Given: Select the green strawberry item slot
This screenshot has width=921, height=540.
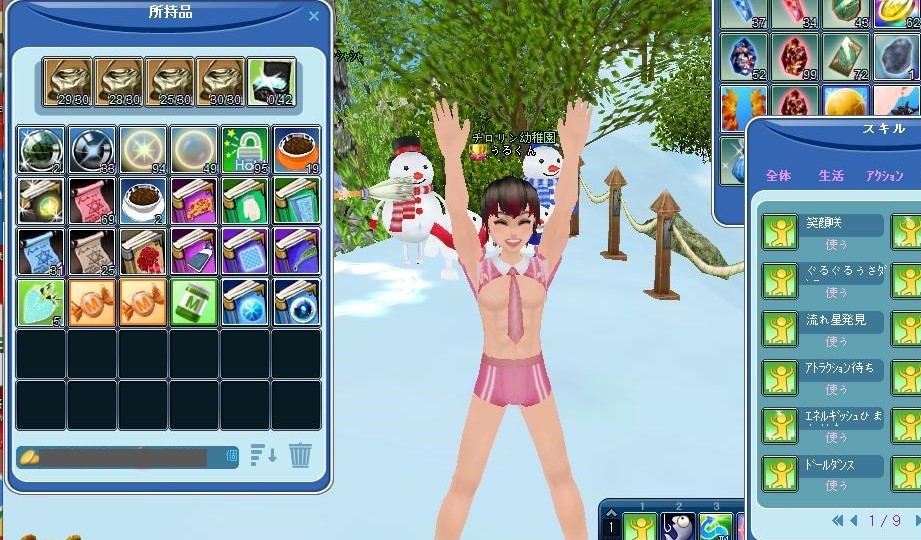Looking at the screenshot, I should coord(41,302).
